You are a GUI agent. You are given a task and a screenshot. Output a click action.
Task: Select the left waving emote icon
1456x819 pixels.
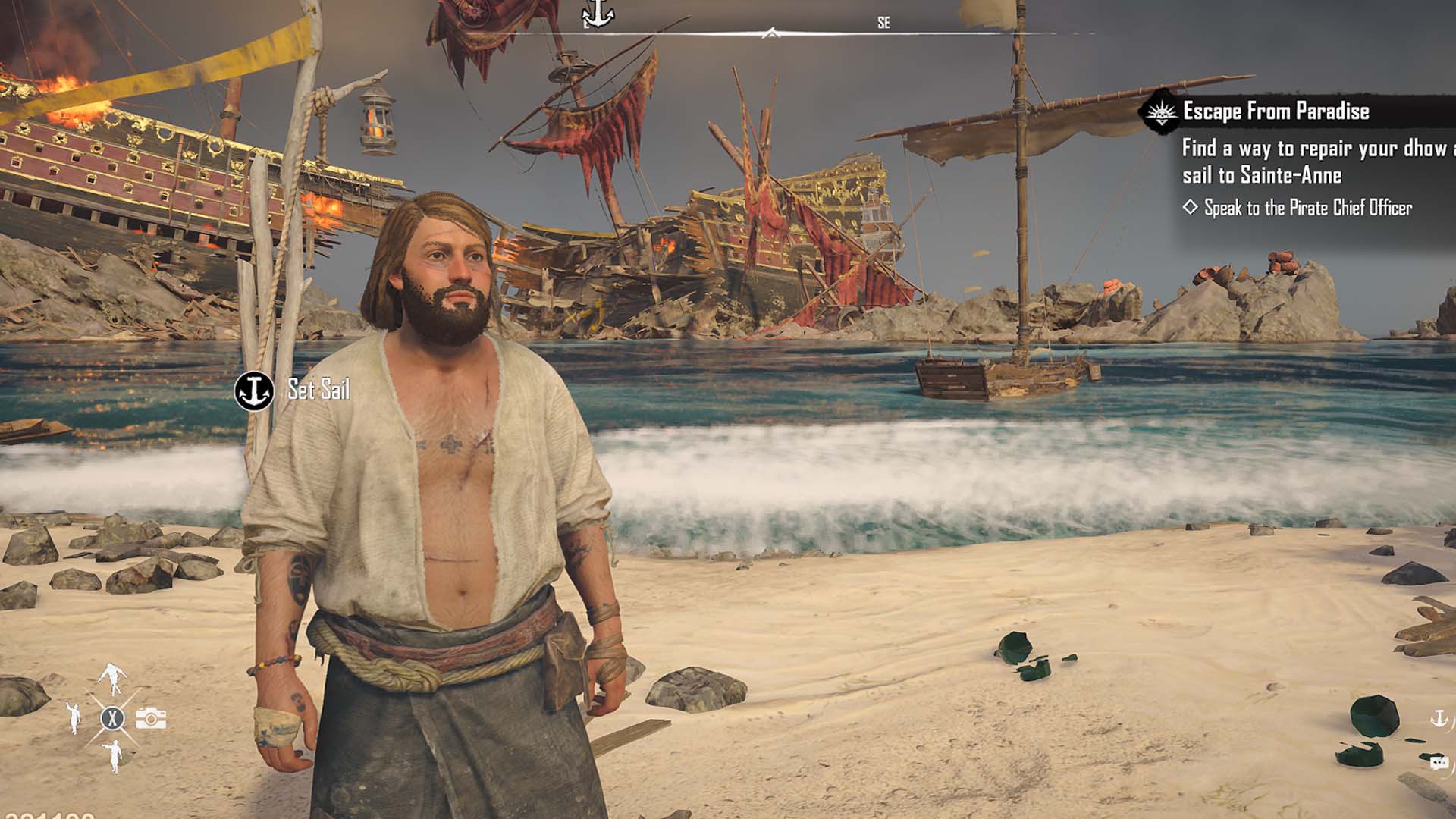tap(73, 719)
